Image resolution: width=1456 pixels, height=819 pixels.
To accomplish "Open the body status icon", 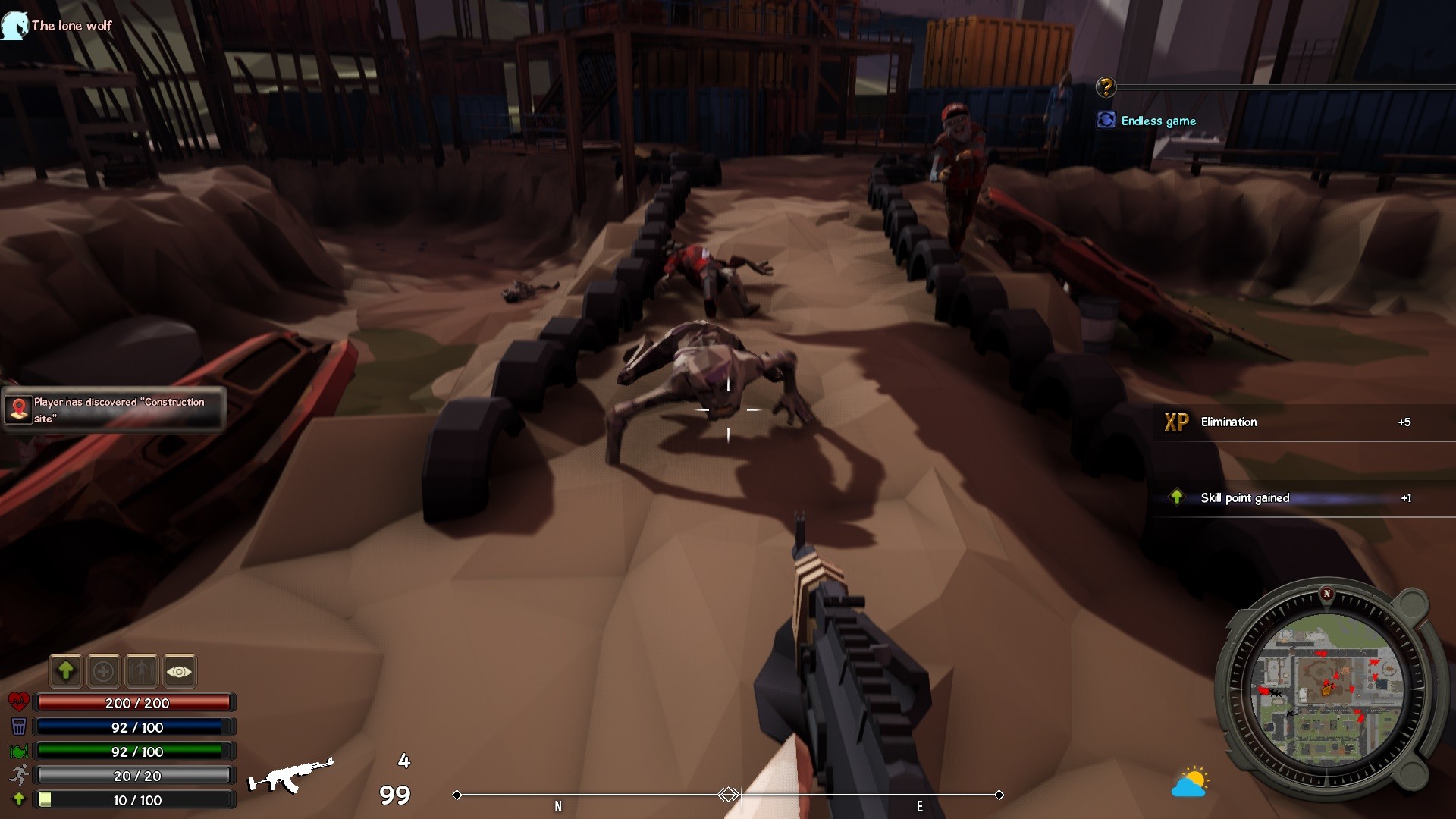I will click(x=142, y=671).
